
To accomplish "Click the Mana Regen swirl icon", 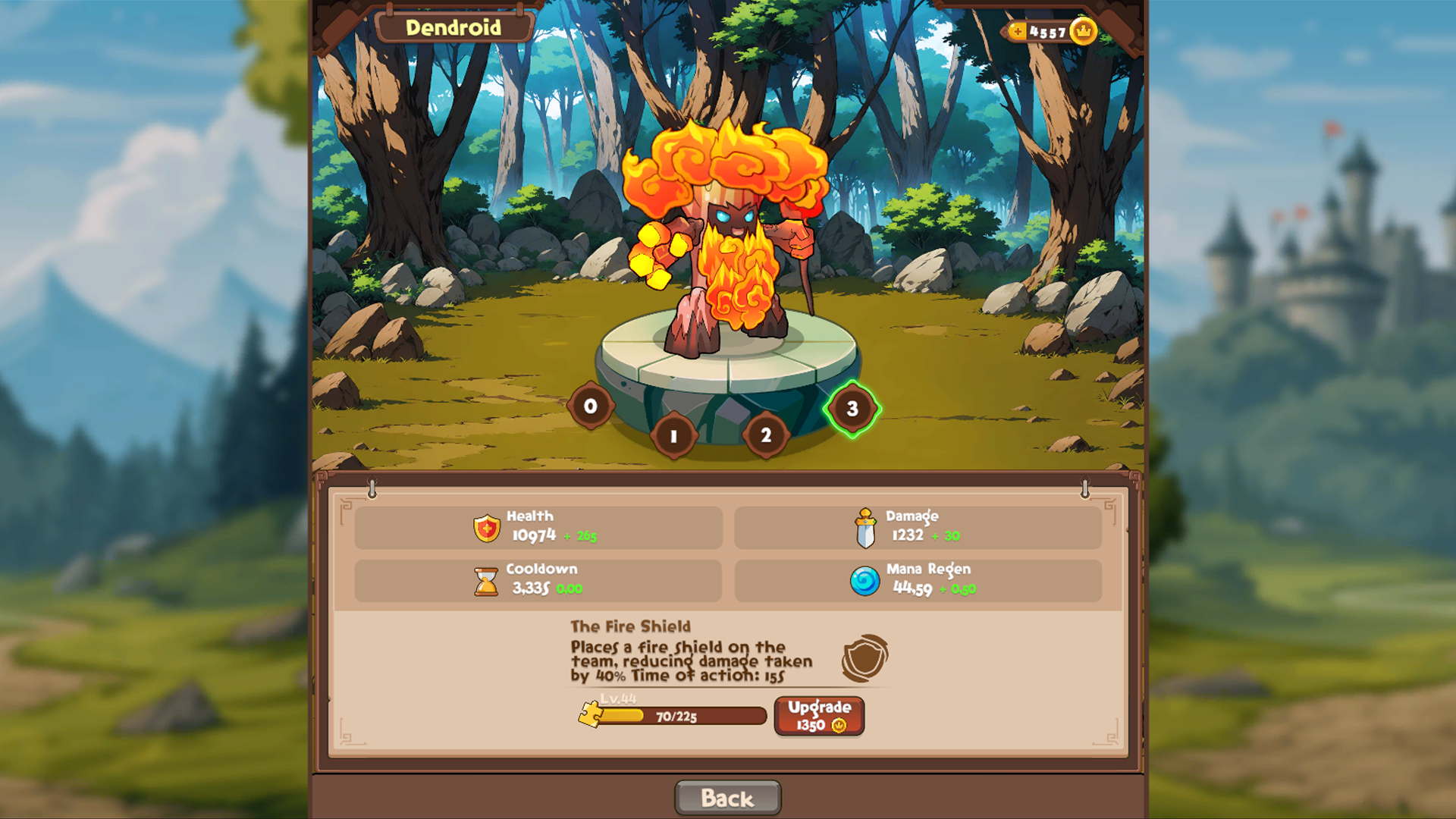I will pos(865,580).
